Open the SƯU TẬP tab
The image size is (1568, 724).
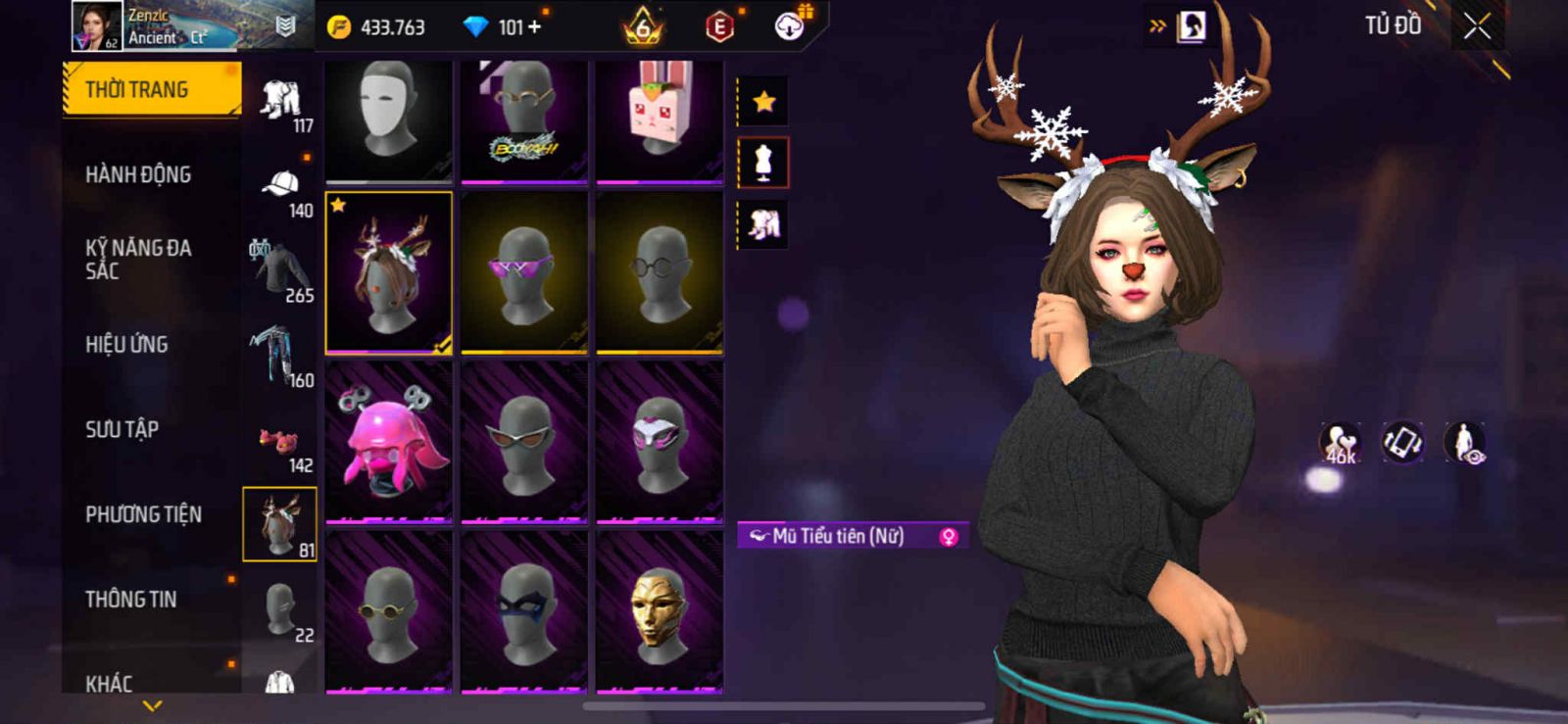pos(122,429)
